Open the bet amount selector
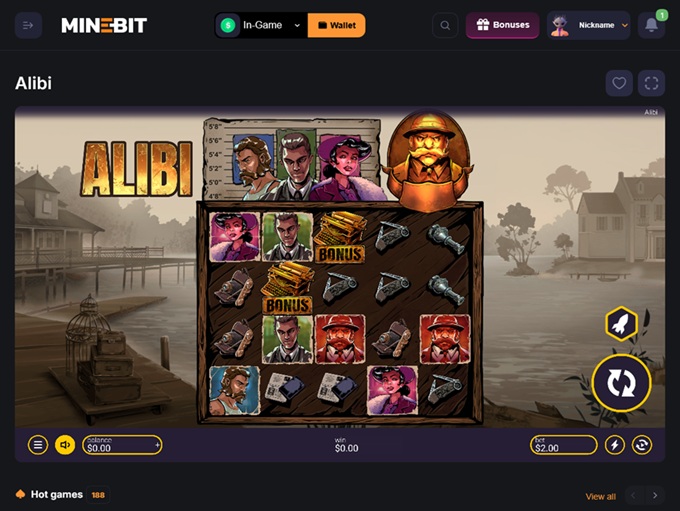The height and width of the screenshot is (511, 680). [x=564, y=445]
